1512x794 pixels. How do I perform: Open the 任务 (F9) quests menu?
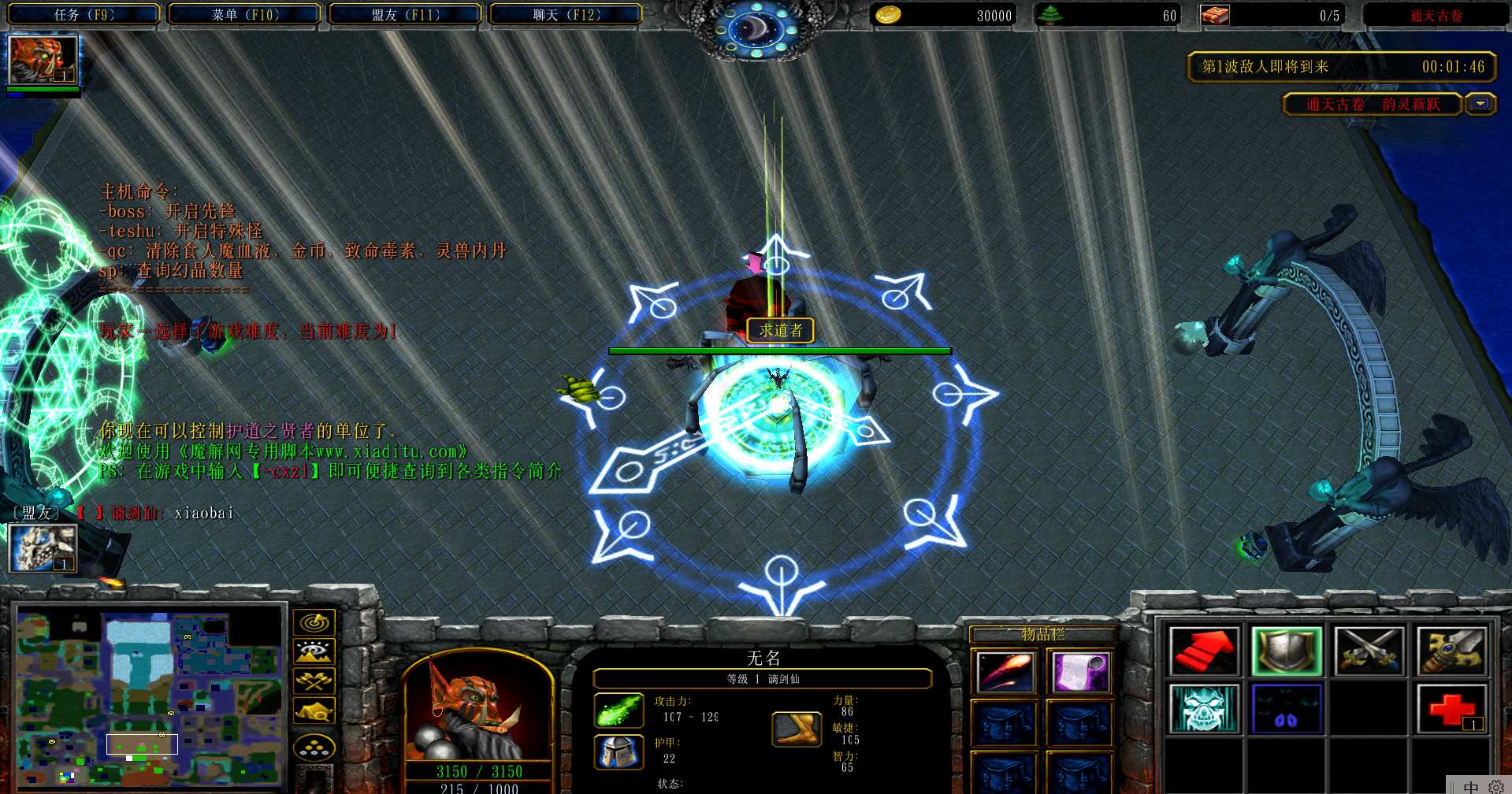pos(84,14)
